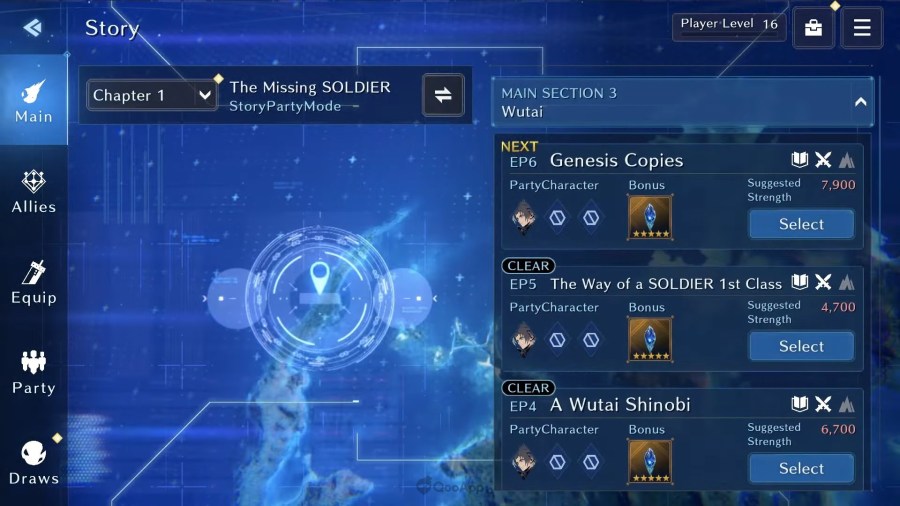Go back using the arrow button

pyautogui.click(x=32, y=27)
